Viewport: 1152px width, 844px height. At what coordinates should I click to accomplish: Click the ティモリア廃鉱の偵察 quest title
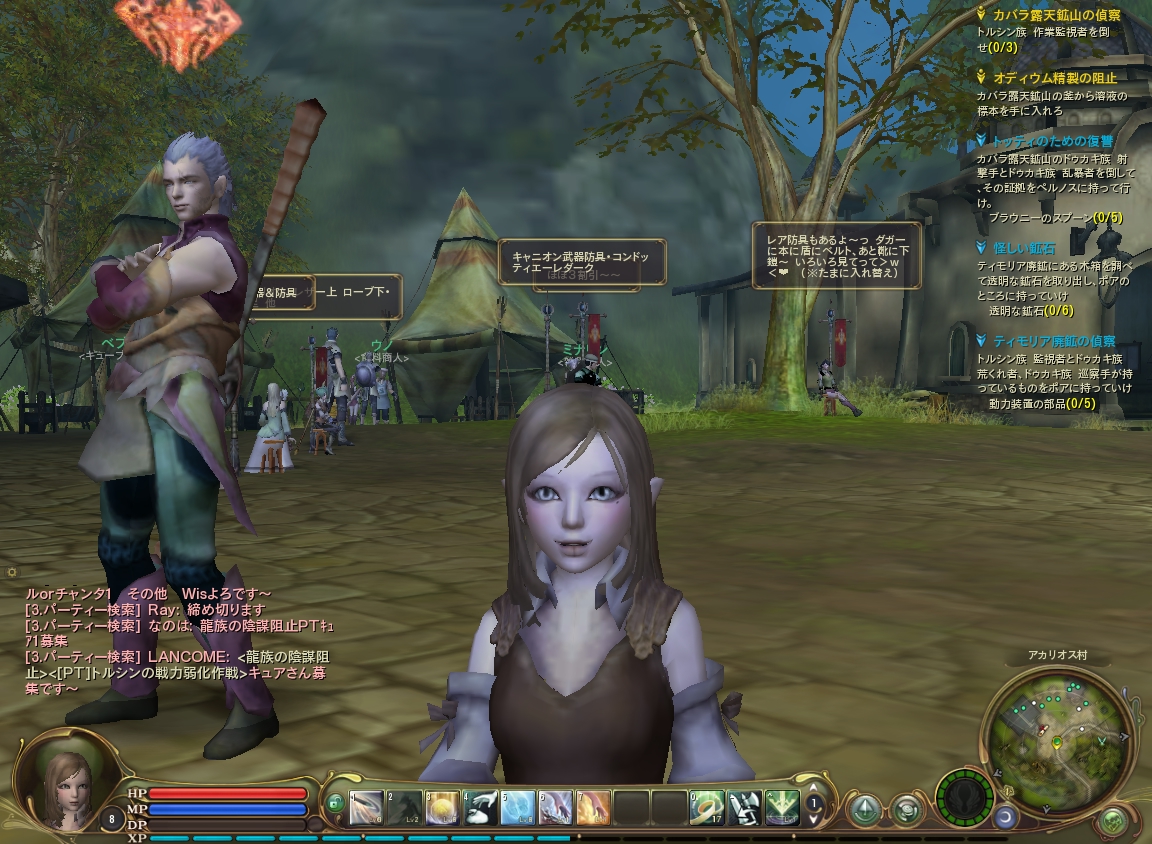(1054, 341)
